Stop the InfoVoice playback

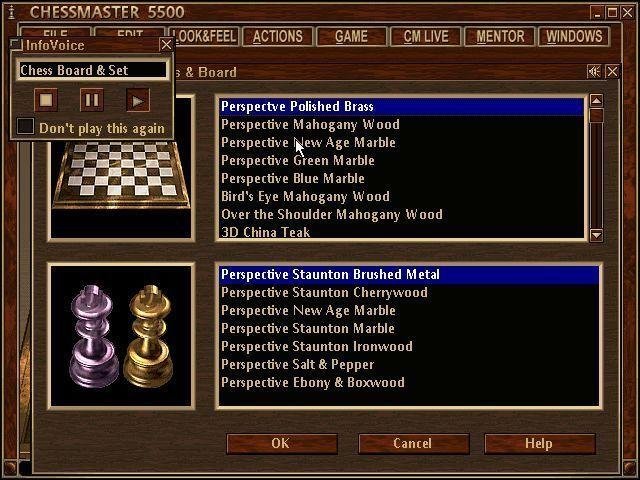(x=46, y=99)
